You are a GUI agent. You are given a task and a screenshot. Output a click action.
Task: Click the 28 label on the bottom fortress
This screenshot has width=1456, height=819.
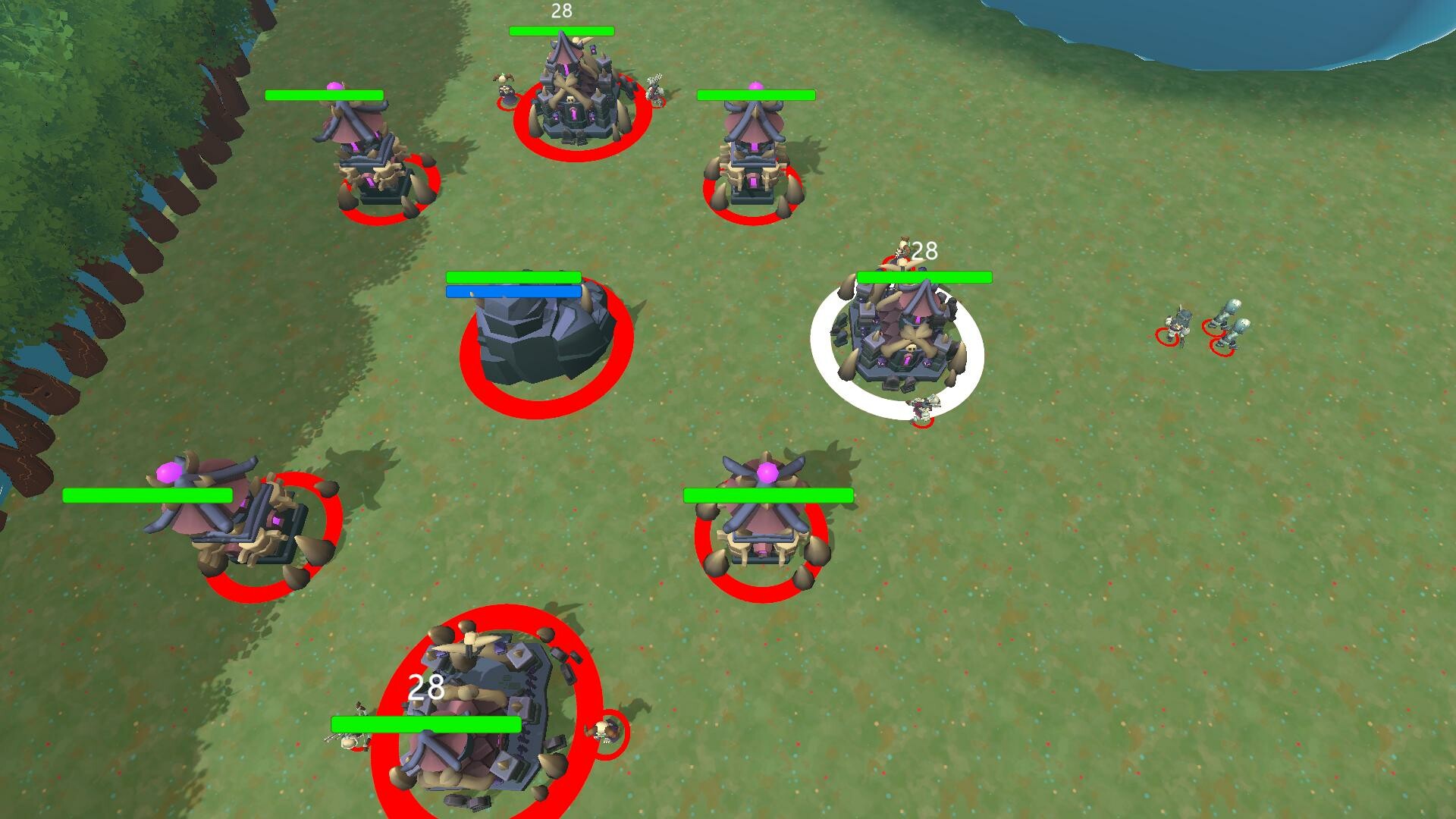(426, 688)
